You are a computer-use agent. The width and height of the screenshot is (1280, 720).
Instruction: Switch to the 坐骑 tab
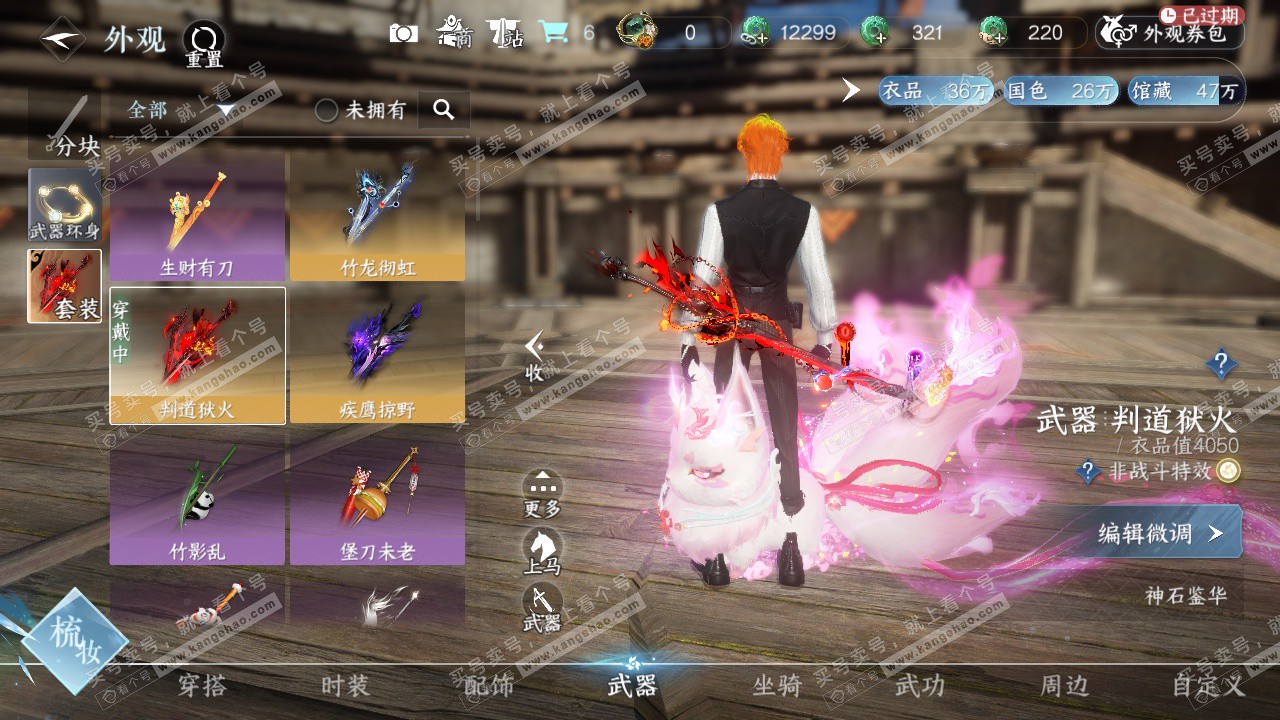pos(776,686)
